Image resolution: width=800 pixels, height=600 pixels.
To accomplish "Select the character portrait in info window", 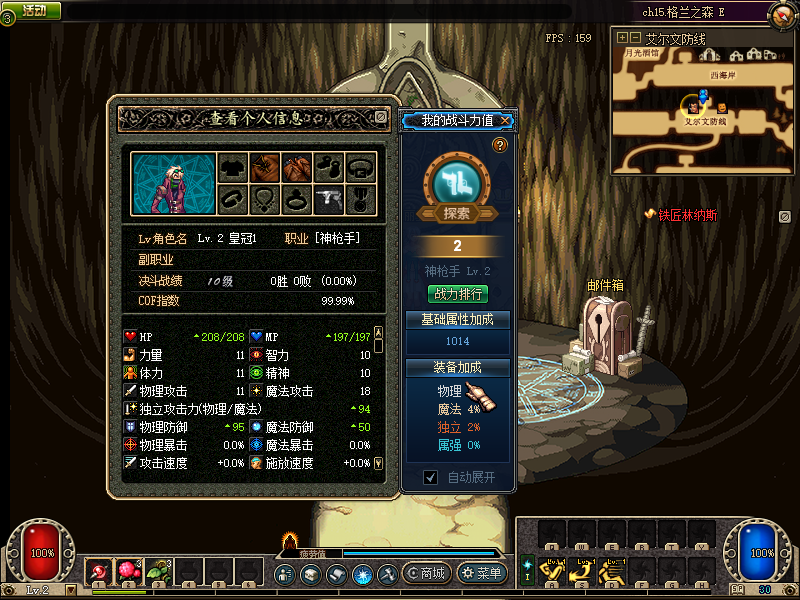I will point(168,183).
